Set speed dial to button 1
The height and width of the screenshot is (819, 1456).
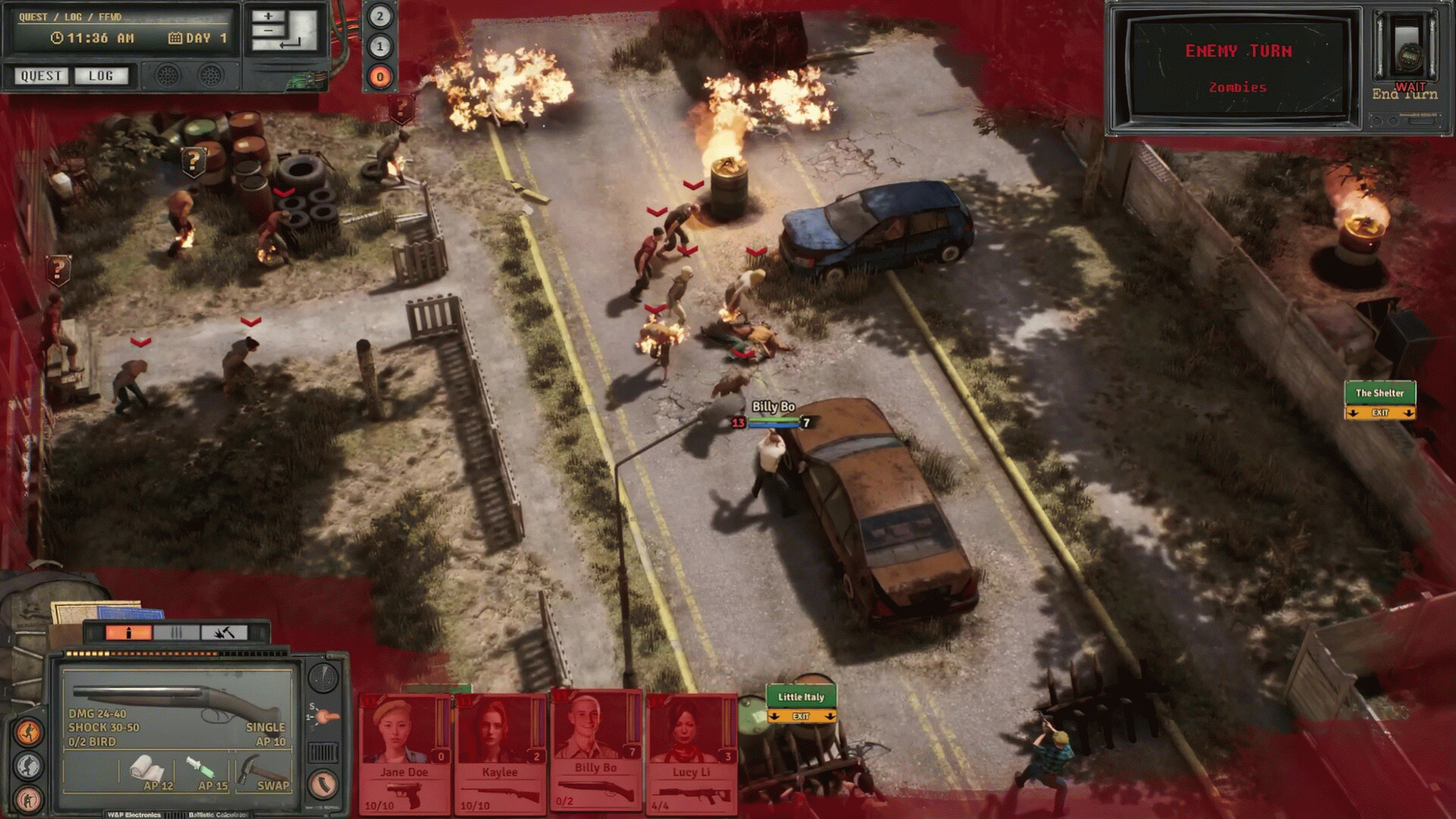(380, 47)
